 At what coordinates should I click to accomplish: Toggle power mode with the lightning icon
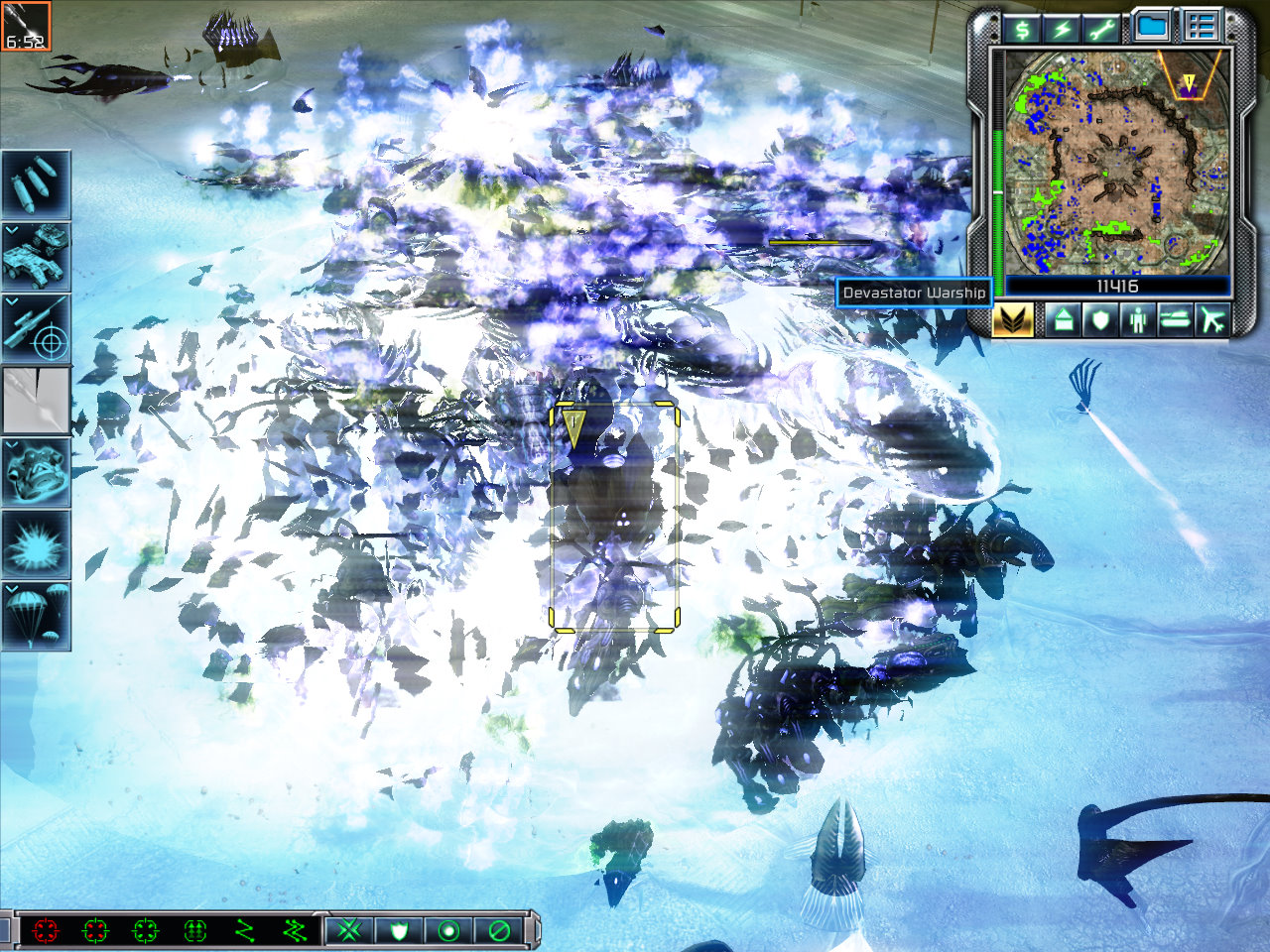(x=1063, y=28)
